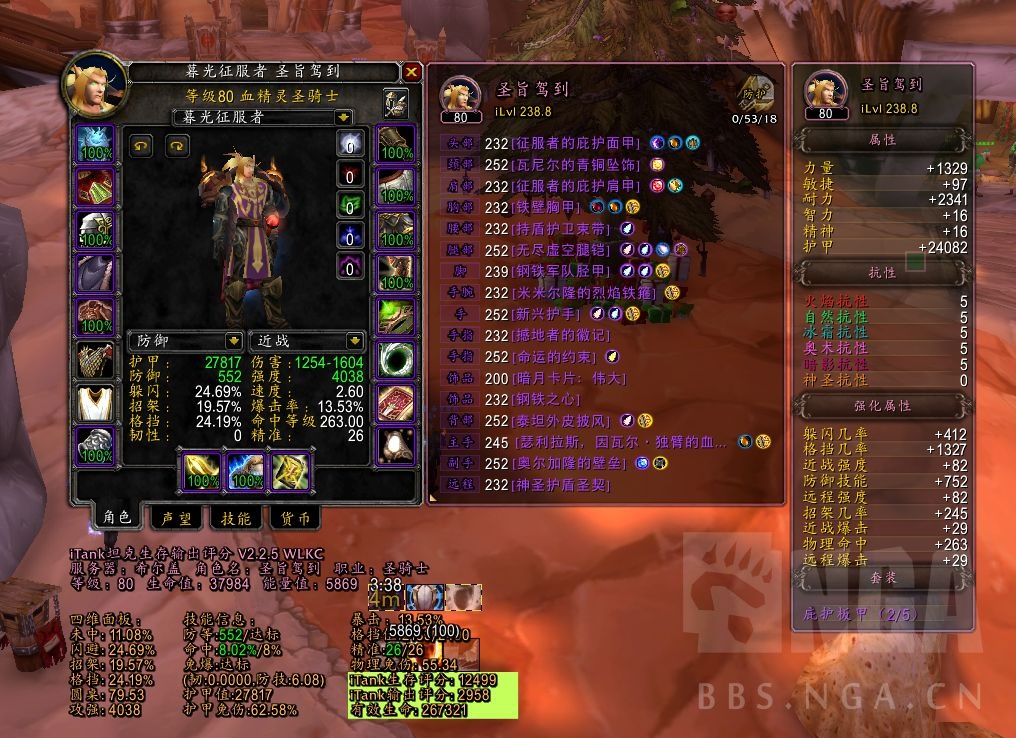The width and height of the screenshot is (1016, 738).
Task: Select the 角色 character tab
Action: [x=118, y=517]
